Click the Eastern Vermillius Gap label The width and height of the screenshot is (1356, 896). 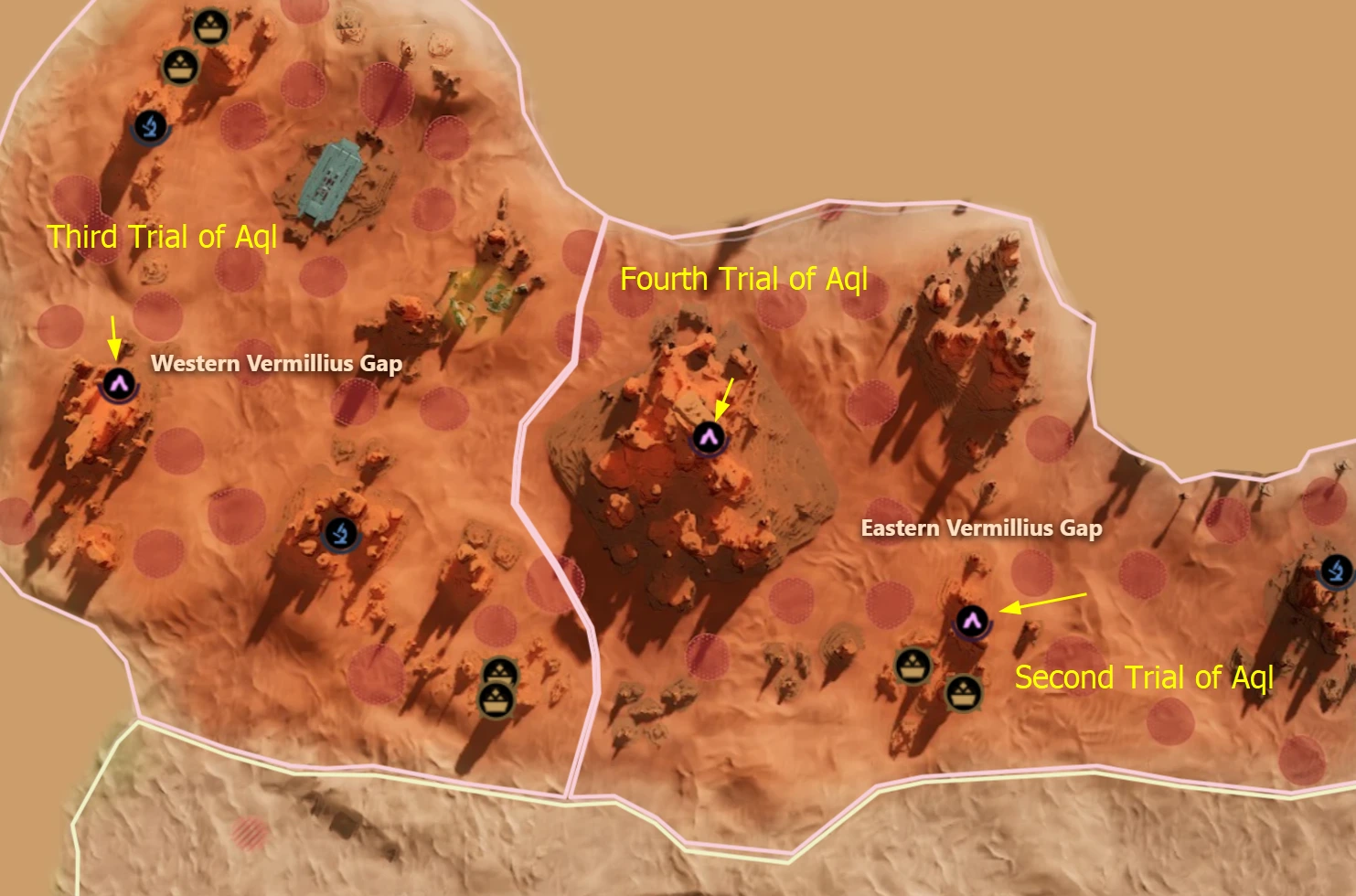983,528
